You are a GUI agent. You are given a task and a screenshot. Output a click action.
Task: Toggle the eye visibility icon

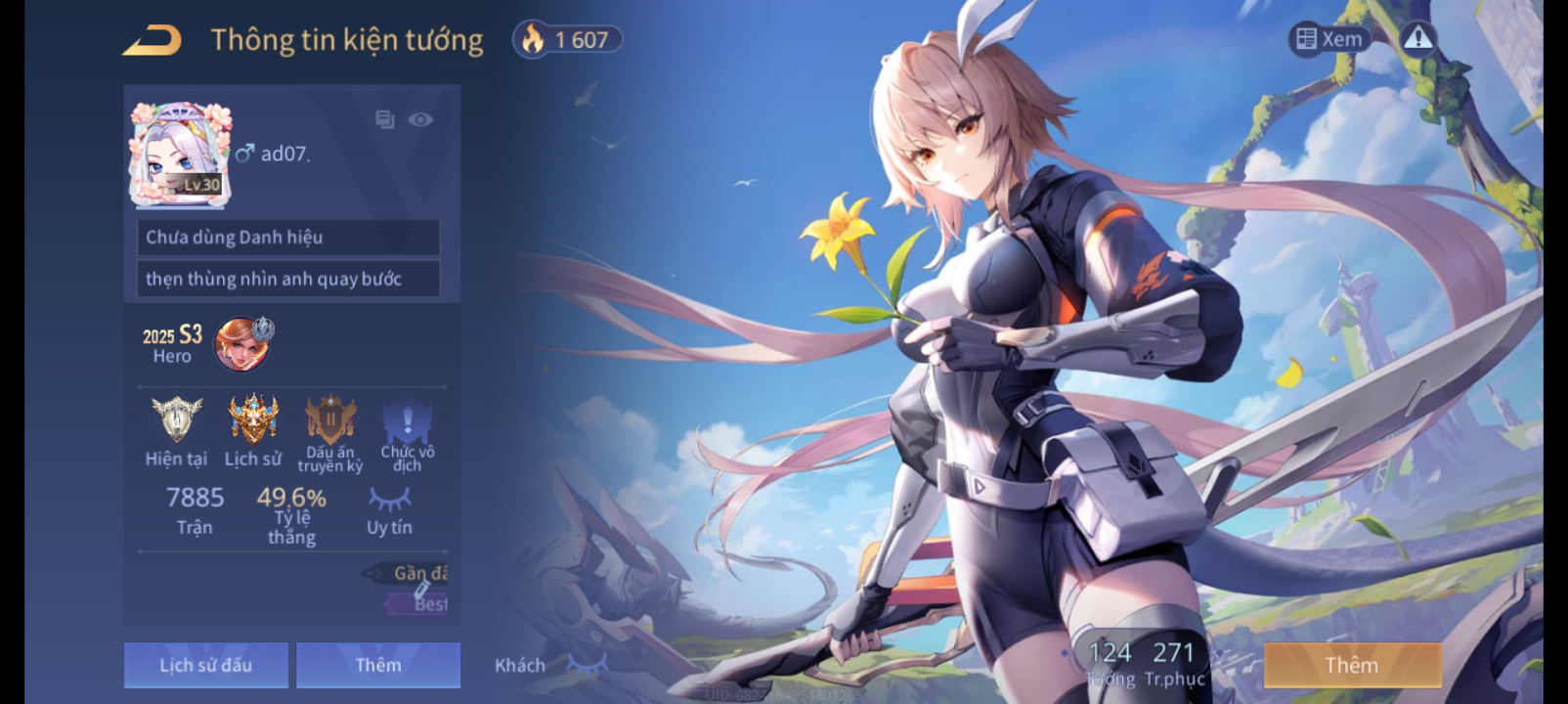420,119
